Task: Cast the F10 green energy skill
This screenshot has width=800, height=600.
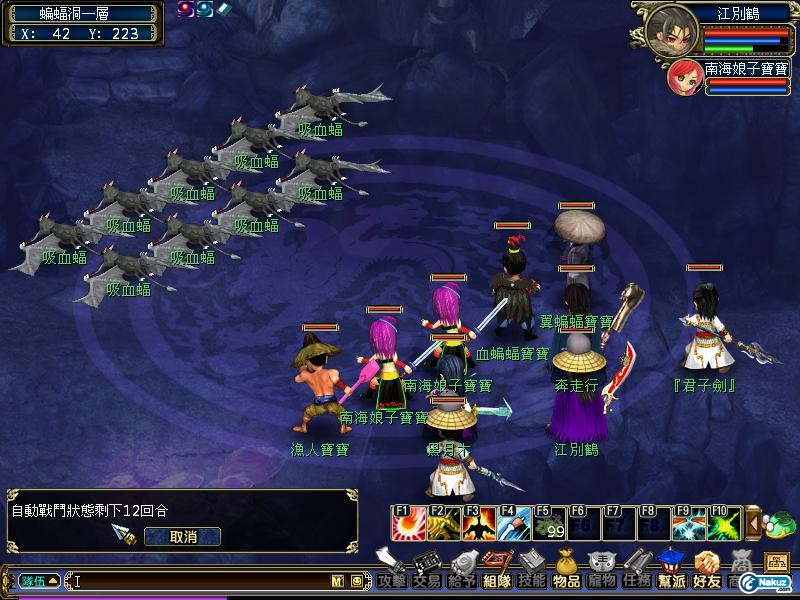Action: point(724,522)
